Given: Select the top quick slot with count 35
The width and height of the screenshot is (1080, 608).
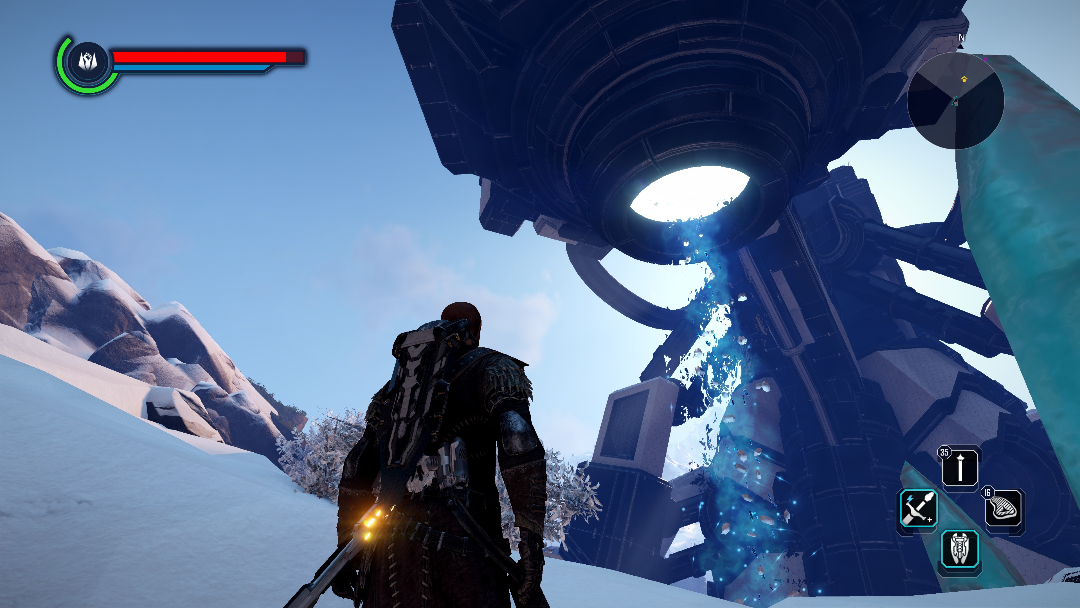Looking at the screenshot, I should click(961, 467).
